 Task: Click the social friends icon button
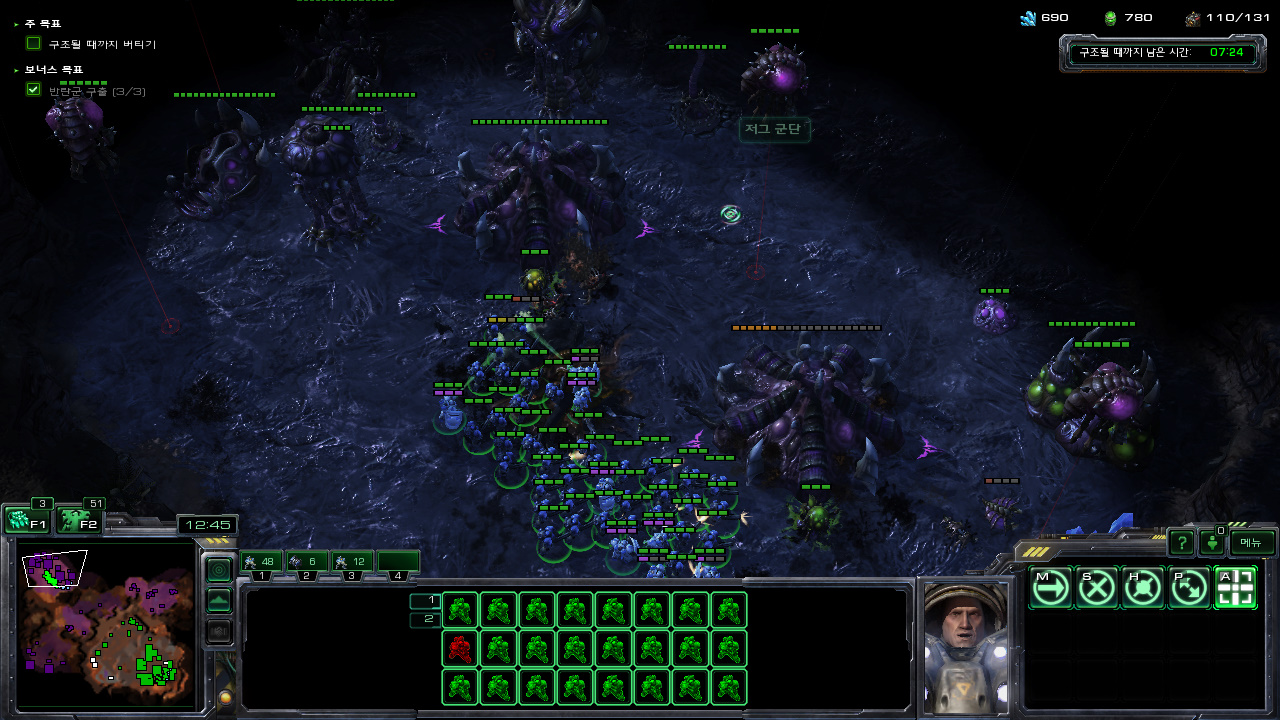point(1212,543)
